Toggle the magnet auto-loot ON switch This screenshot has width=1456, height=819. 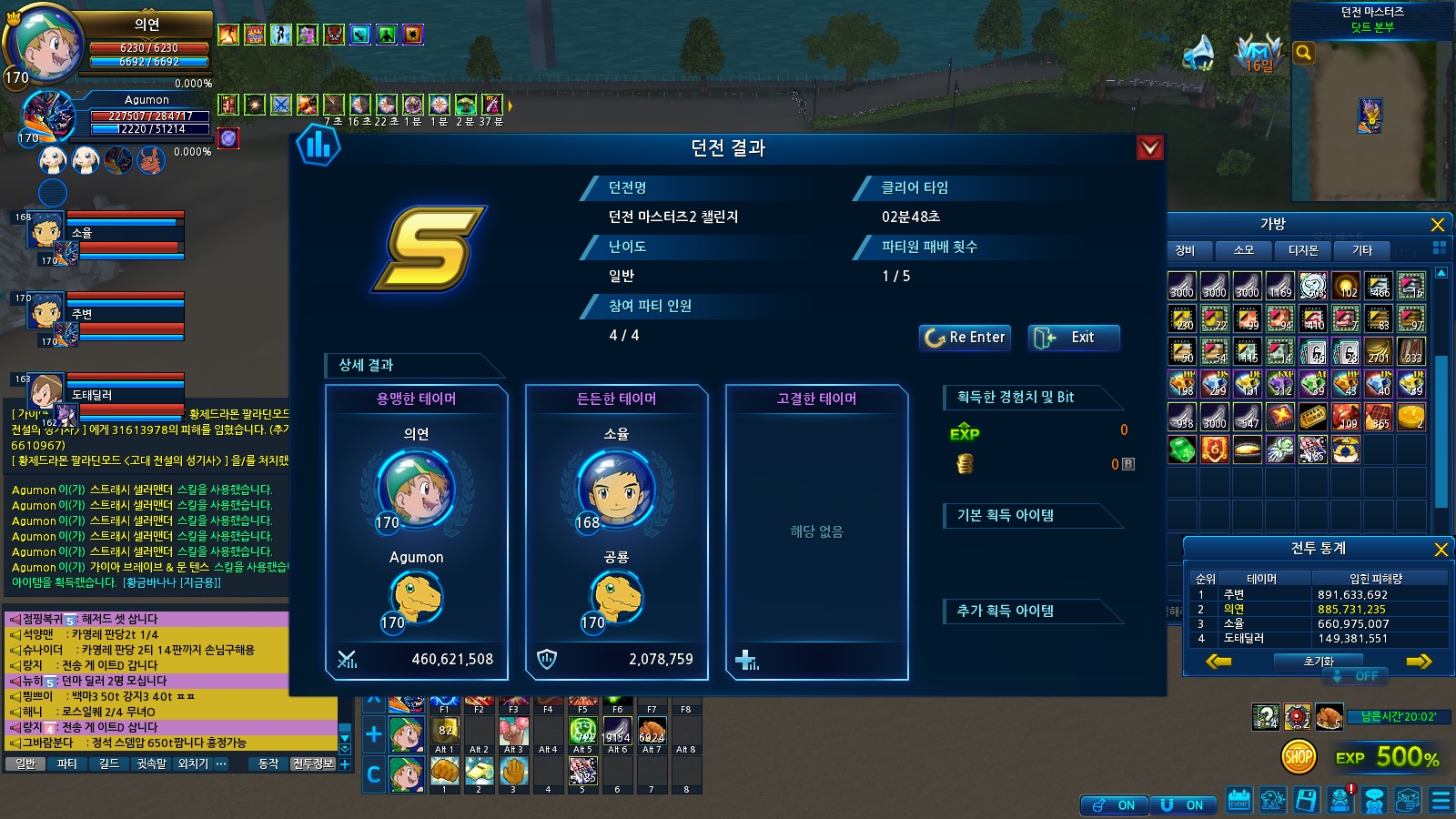tap(1181, 805)
